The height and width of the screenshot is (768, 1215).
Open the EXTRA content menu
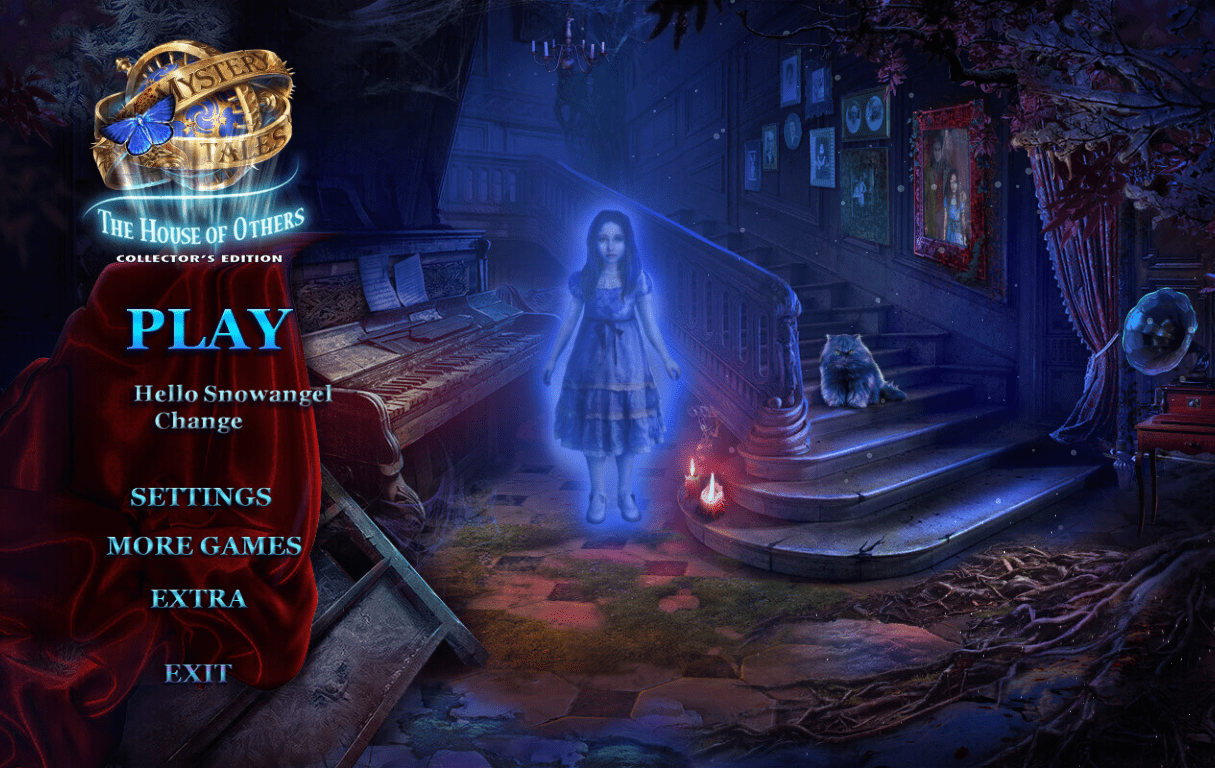[198, 599]
